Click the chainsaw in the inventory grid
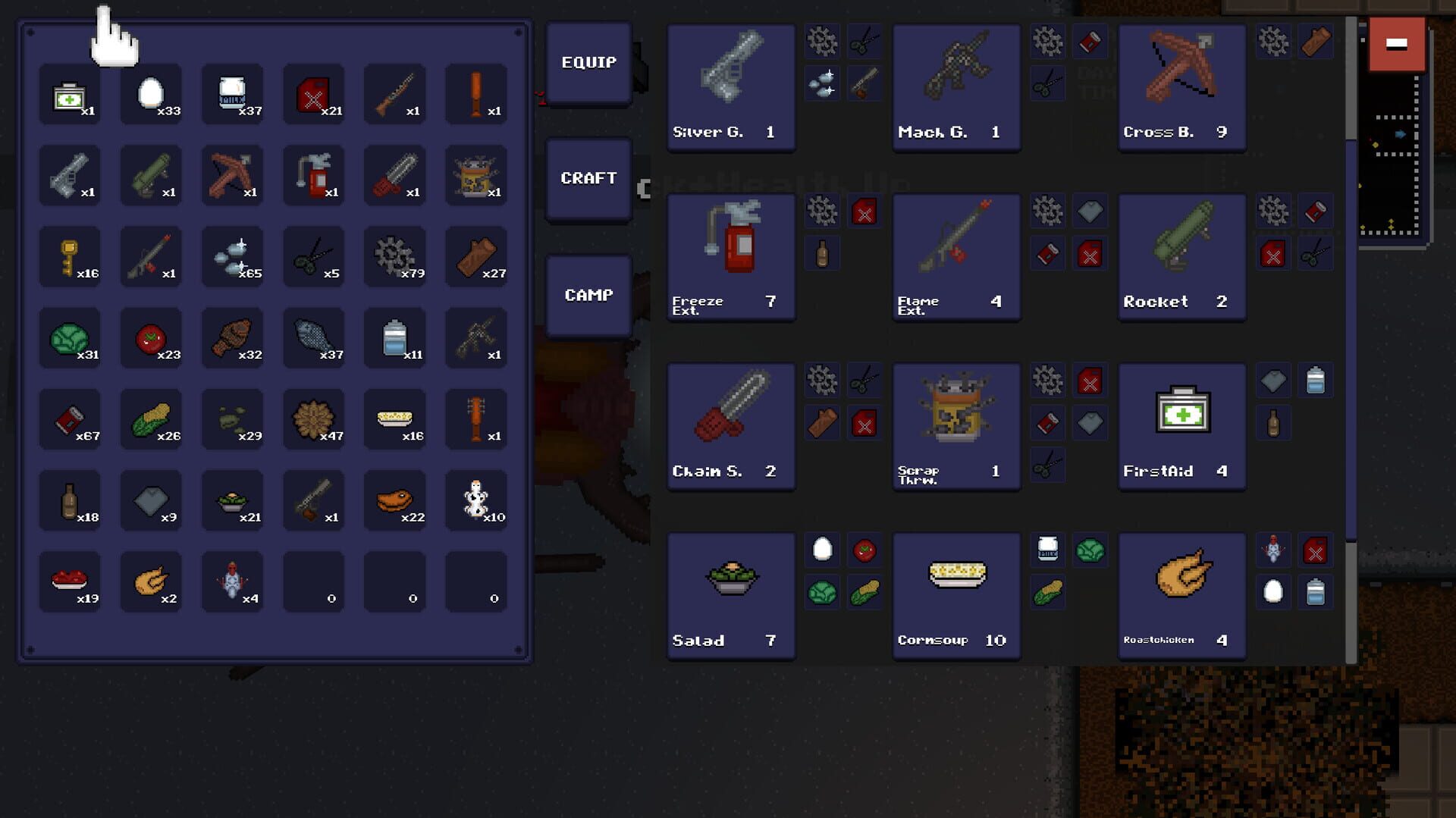This screenshot has width=1456, height=818. [x=394, y=175]
